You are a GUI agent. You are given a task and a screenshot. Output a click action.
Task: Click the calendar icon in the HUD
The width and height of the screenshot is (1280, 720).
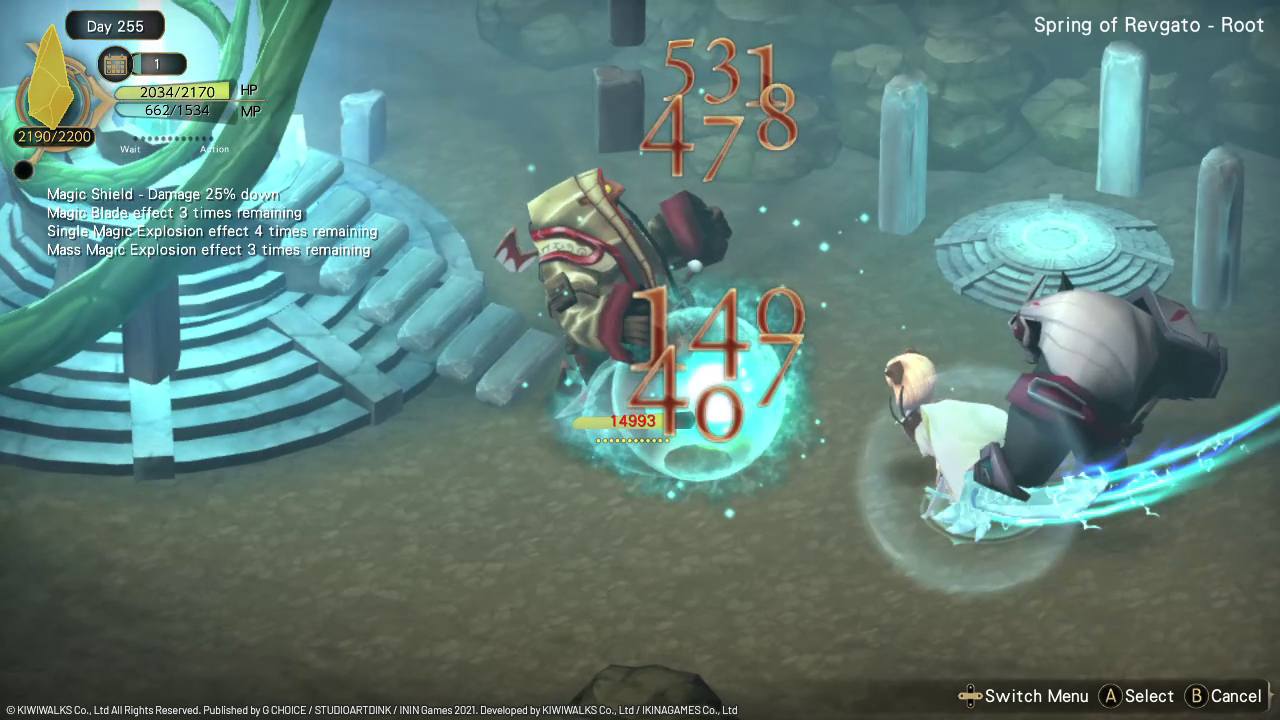(x=116, y=64)
